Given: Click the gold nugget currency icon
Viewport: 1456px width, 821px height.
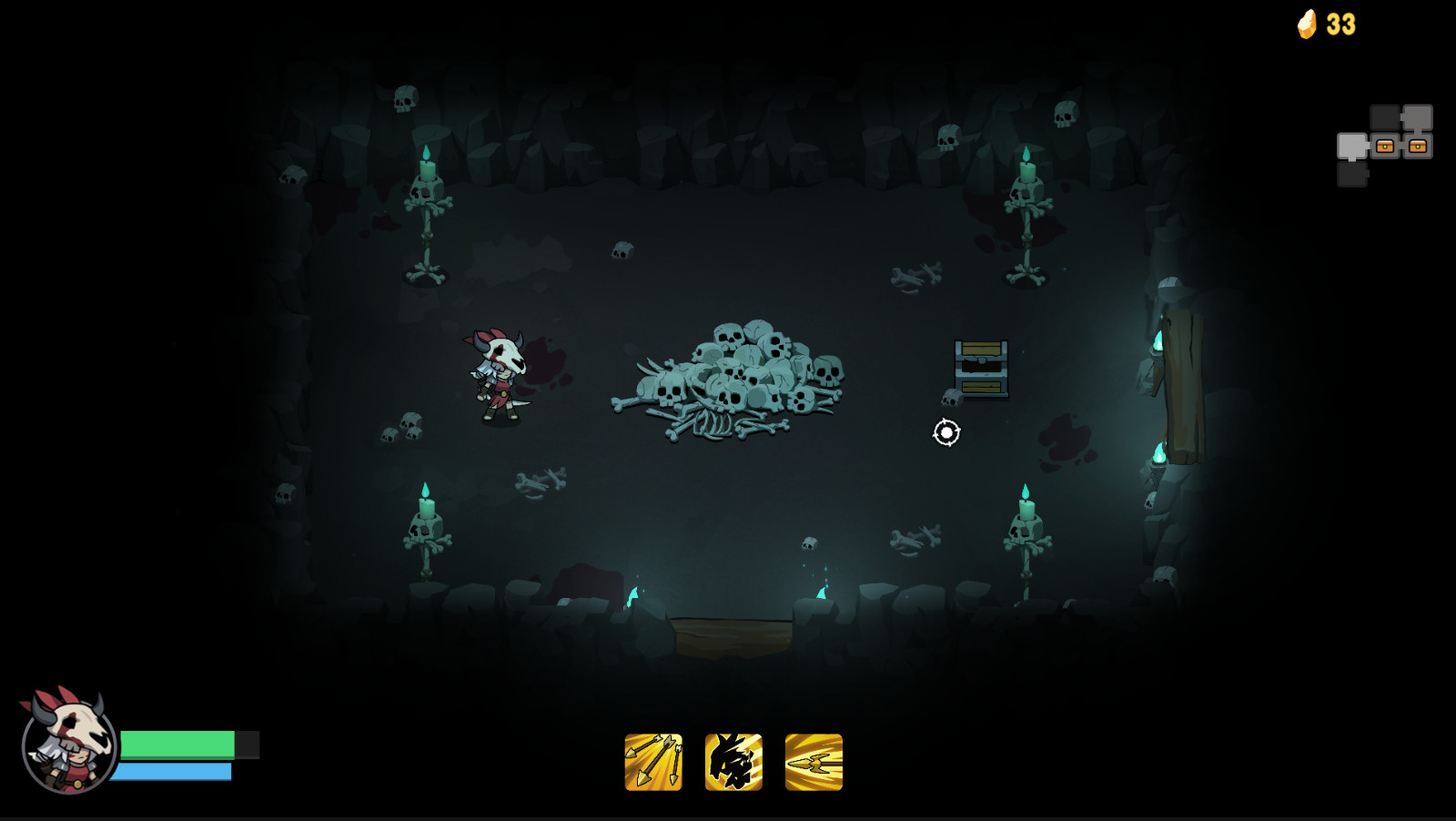Looking at the screenshot, I should coord(1306,24).
